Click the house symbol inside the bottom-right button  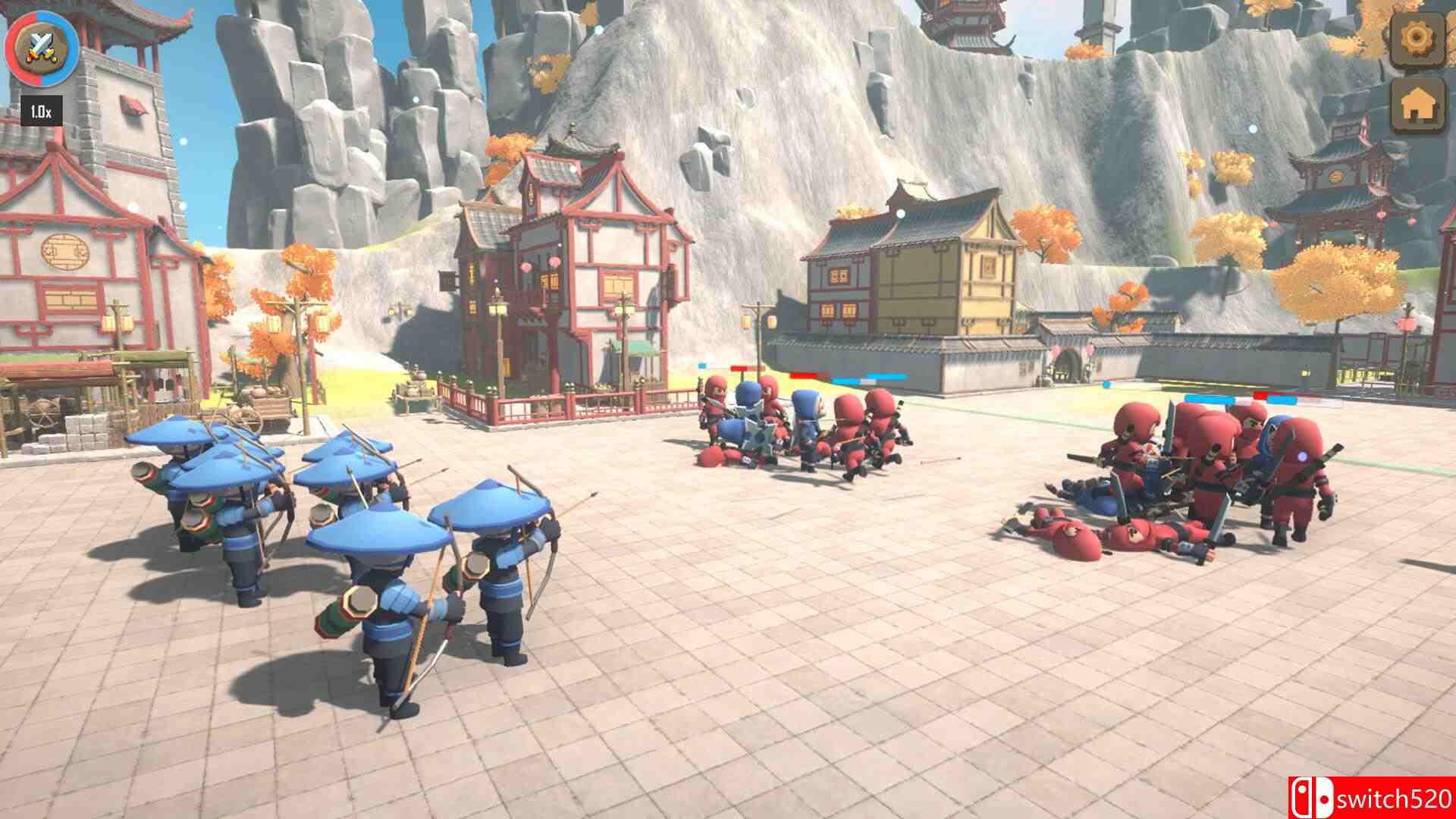point(1417,106)
